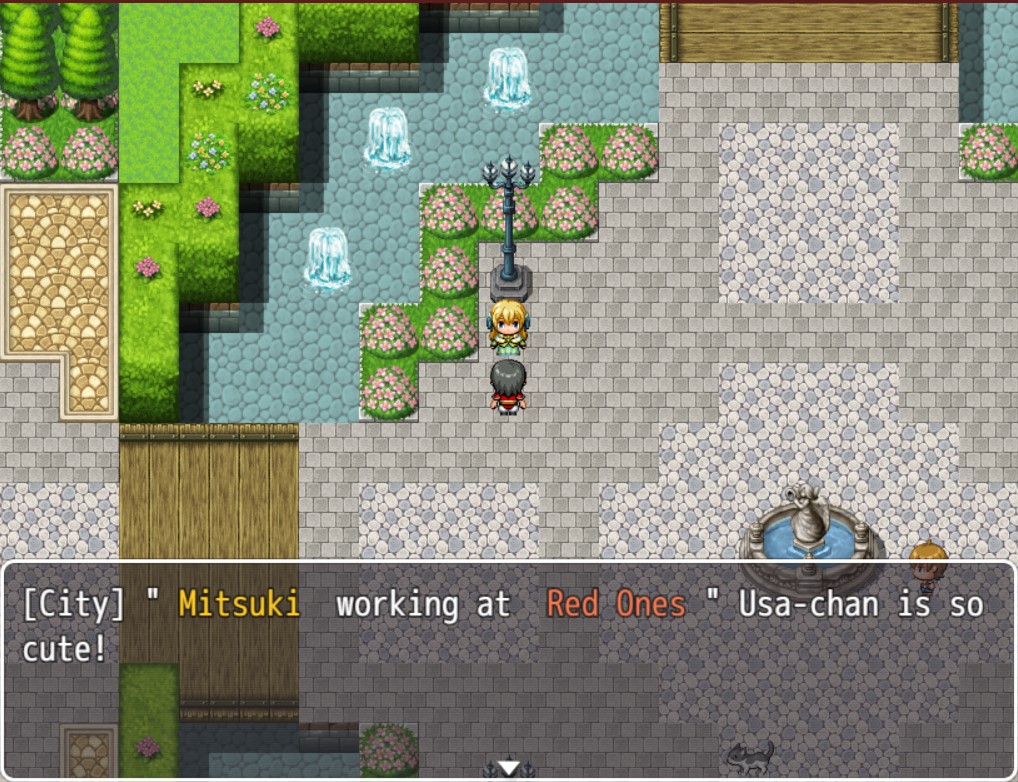Advance dialogue with the white down arrow
The width and height of the screenshot is (1018, 782).
pos(509,768)
